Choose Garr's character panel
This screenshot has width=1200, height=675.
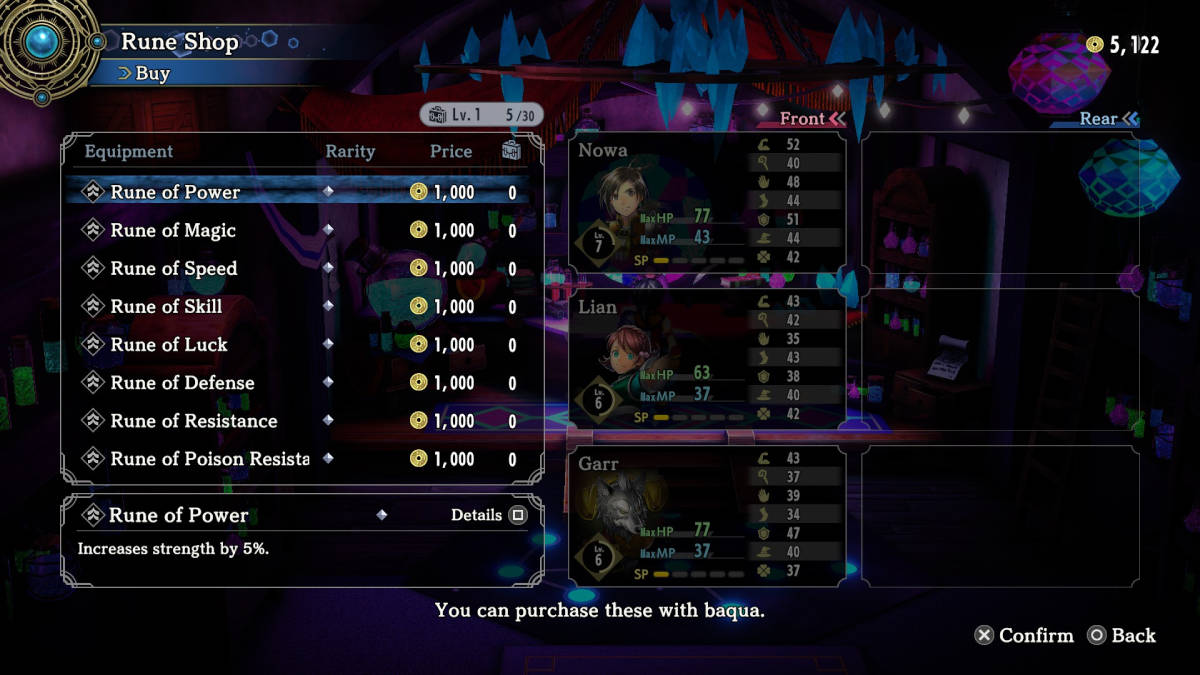coord(707,515)
